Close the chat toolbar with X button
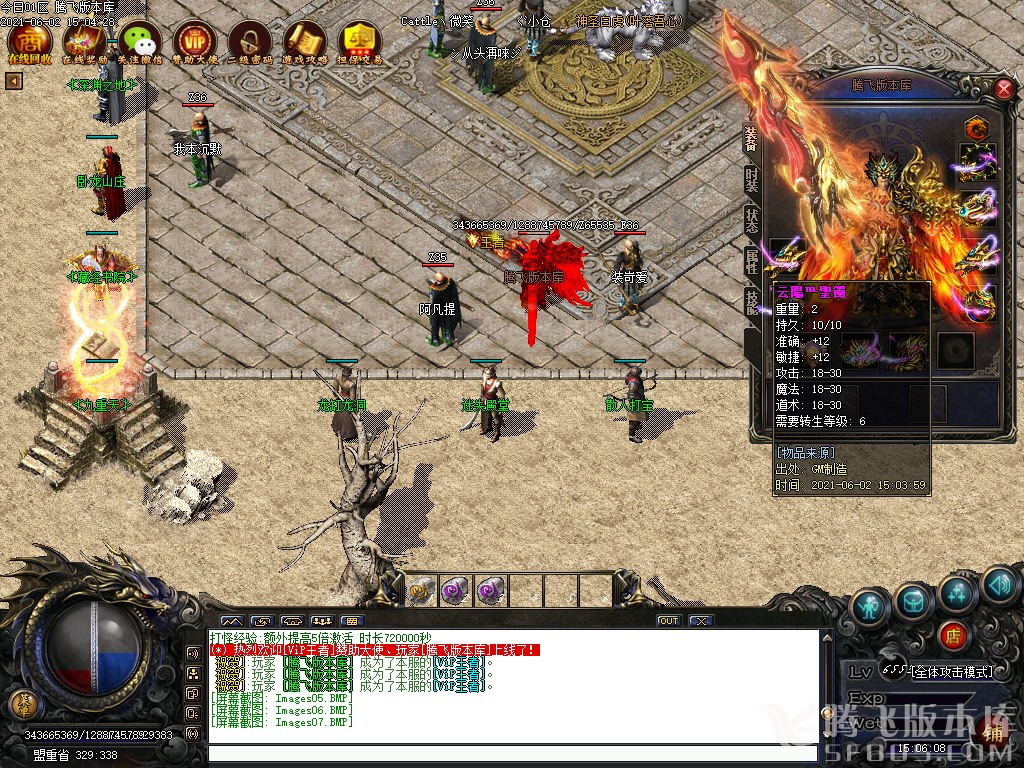Image resolution: width=1024 pixels, height=768 pixels. point(701,621)
